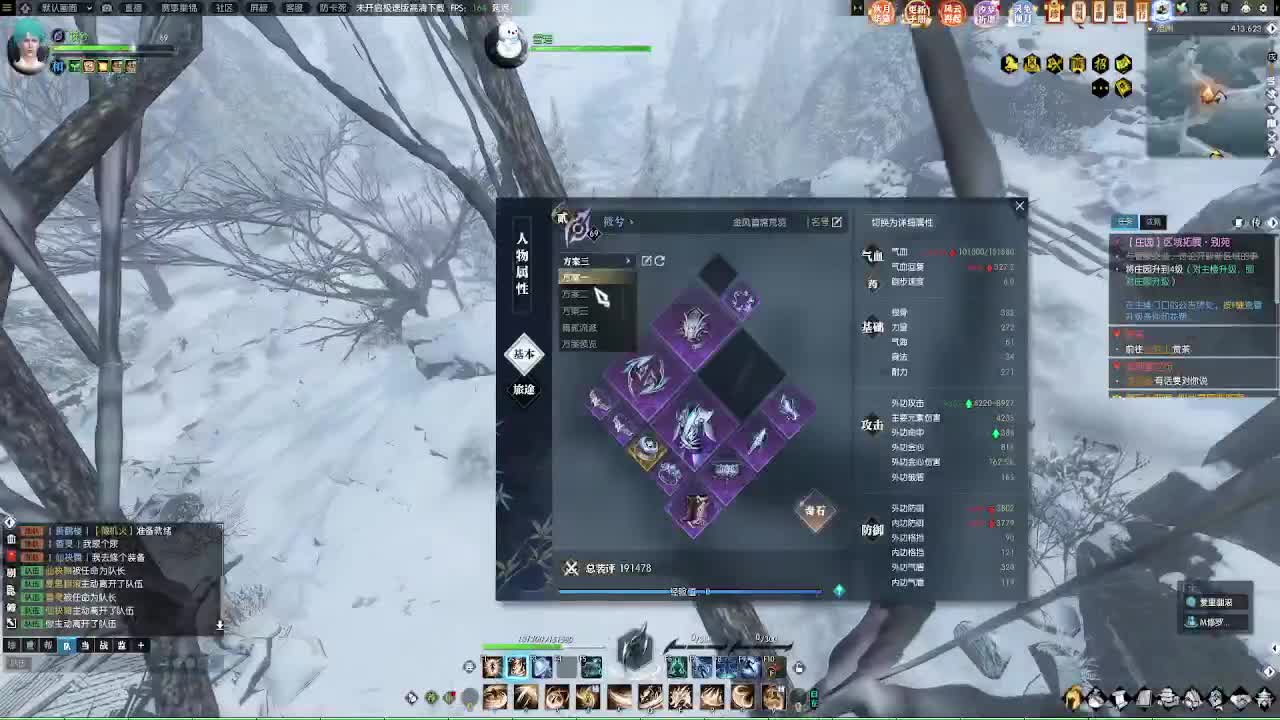Open the 社区 menu in the top bar
Viewport: 1280px width, 720px height.
224,9
